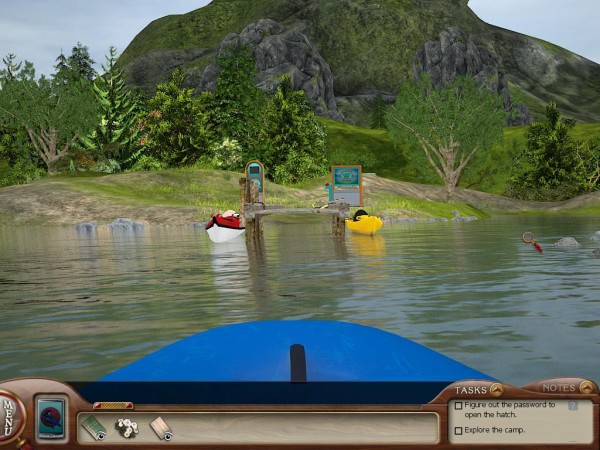This screenshot has height=450, width=600.
Task: Select the green book inventory item
Action: click(94, 428)
